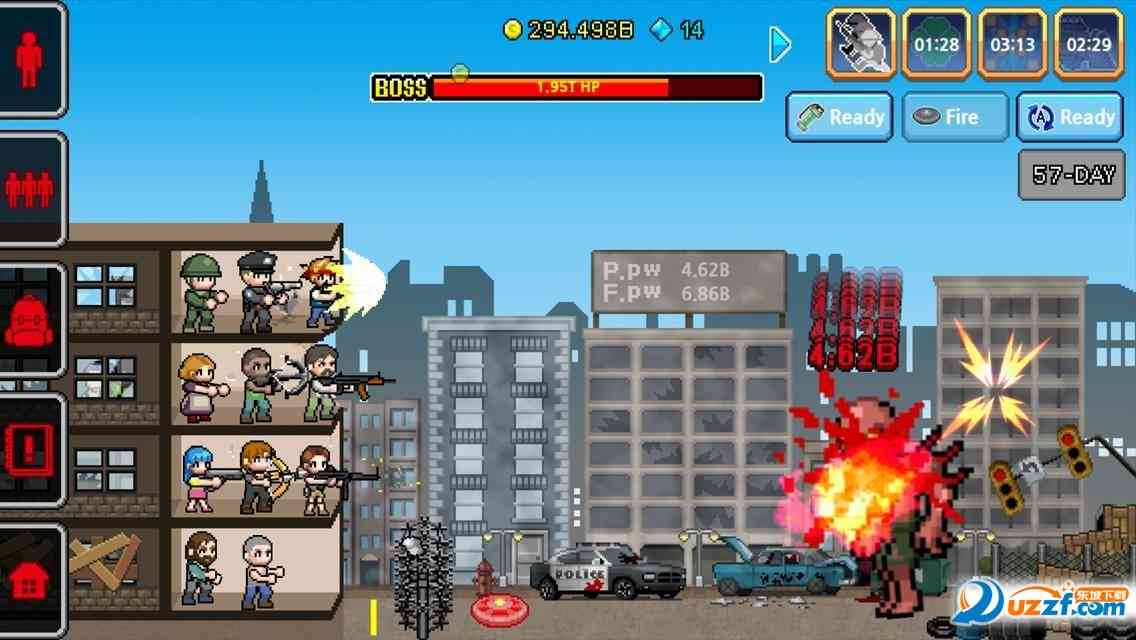Activate the auto Ready button
1136x640 pixels.
[x=1070, y=117]
